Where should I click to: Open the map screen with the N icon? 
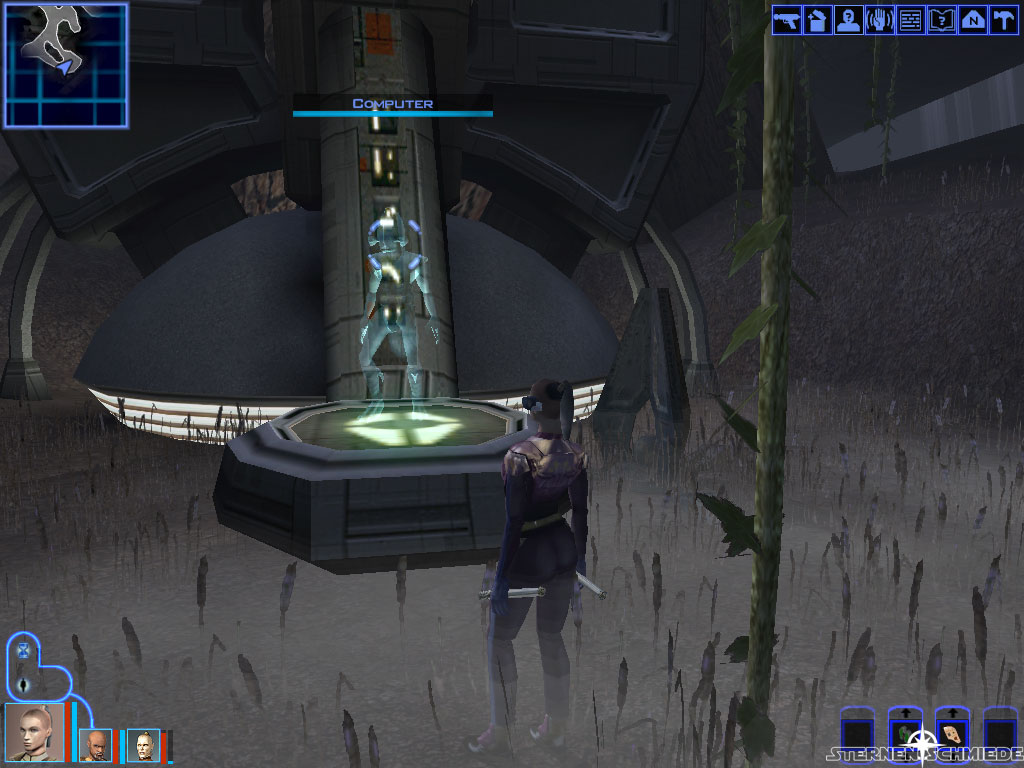point(972,20)
